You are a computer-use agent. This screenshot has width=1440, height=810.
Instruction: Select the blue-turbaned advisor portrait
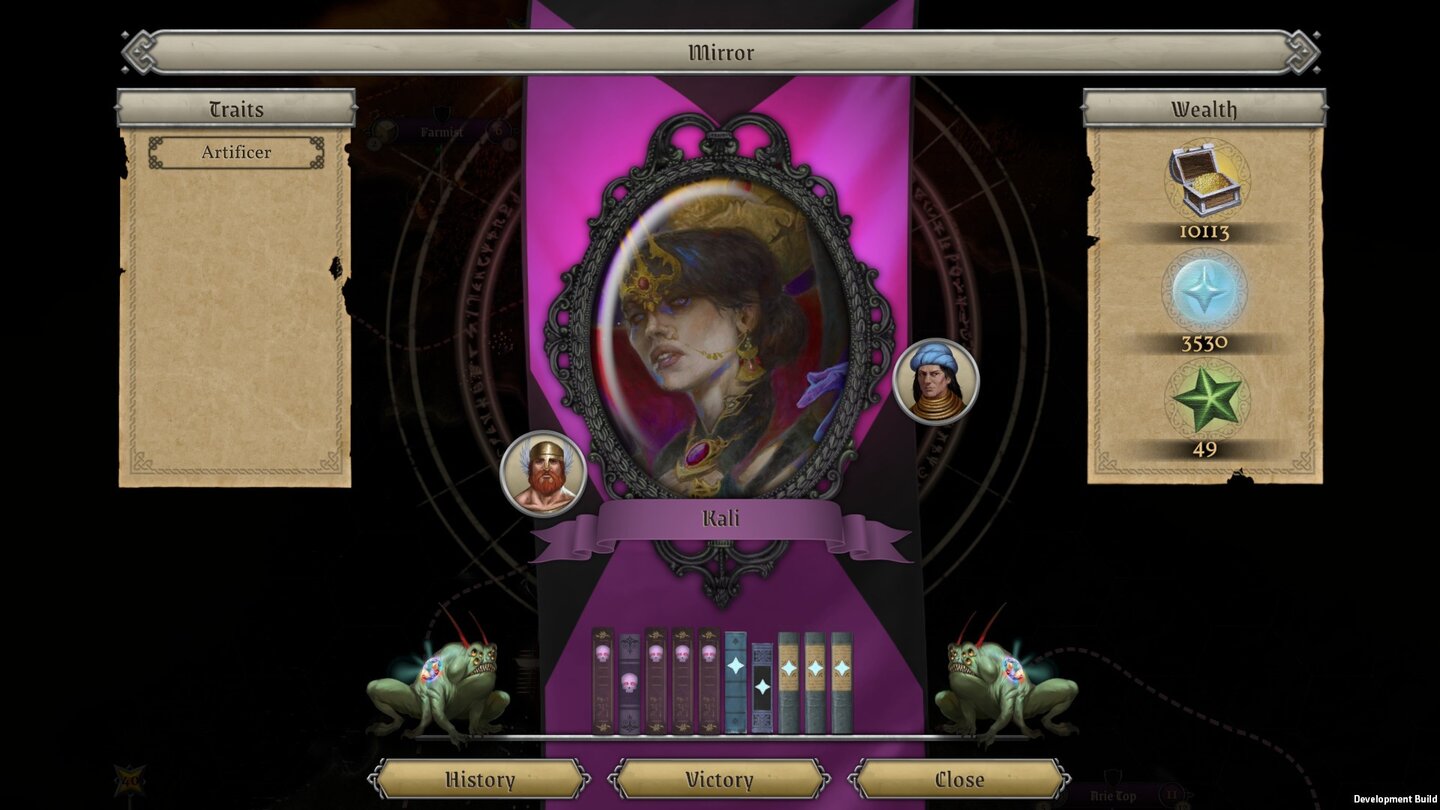[x=937, y=383]
